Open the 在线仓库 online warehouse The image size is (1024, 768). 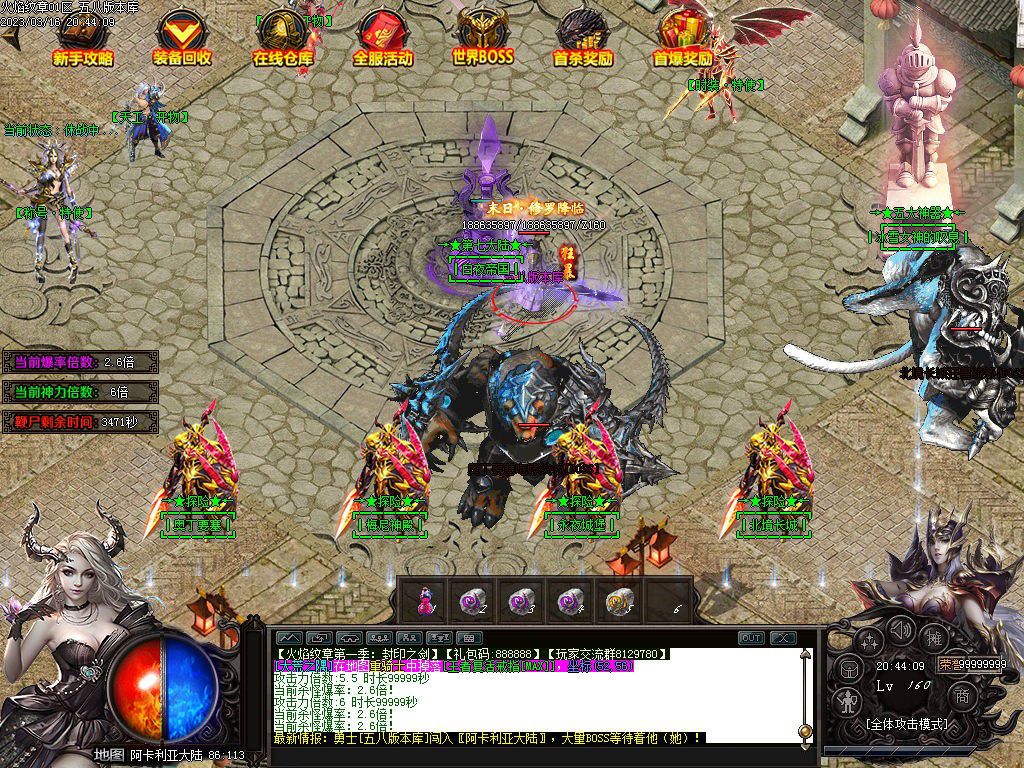point(283,40)
